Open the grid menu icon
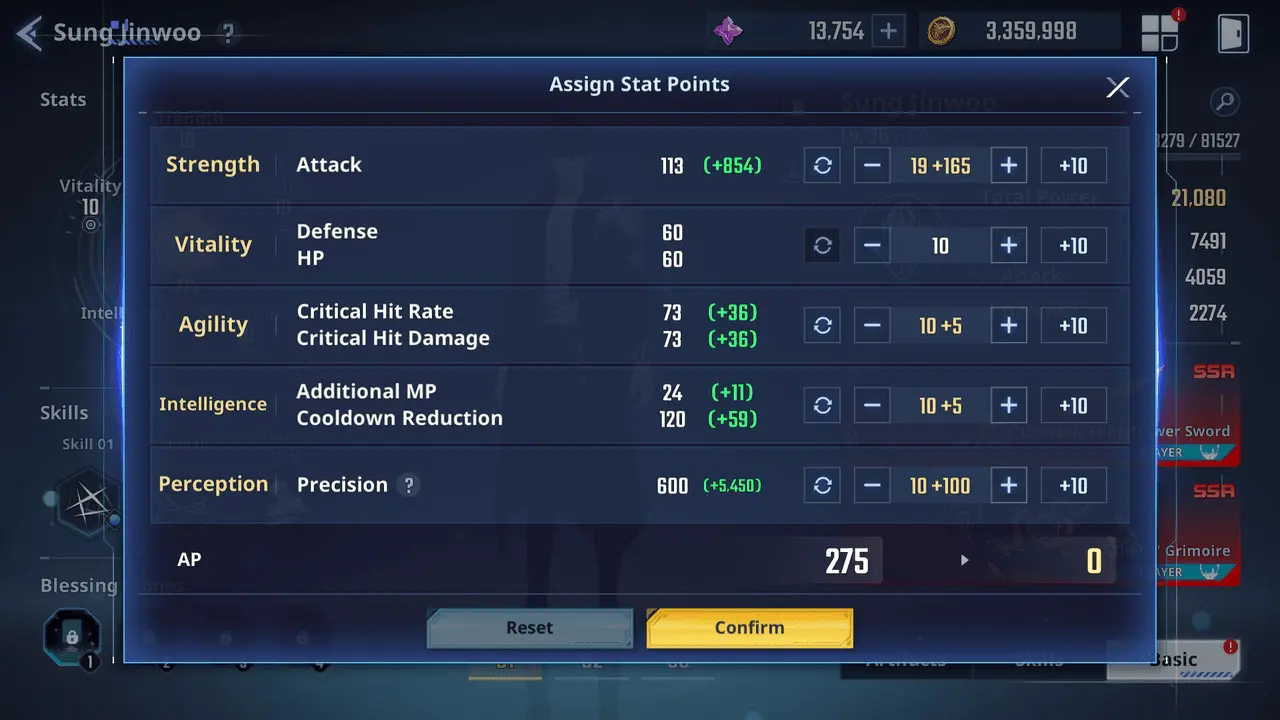Viewport: 1280px width, 720px height. [1160, 33]
